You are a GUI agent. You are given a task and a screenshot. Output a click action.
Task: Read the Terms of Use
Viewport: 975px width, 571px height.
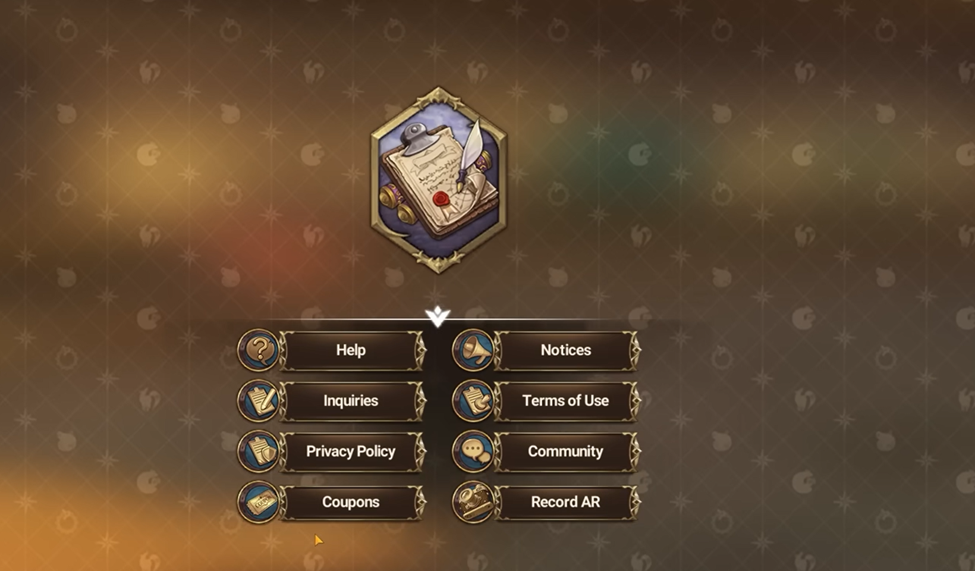(x=565, y=401)
